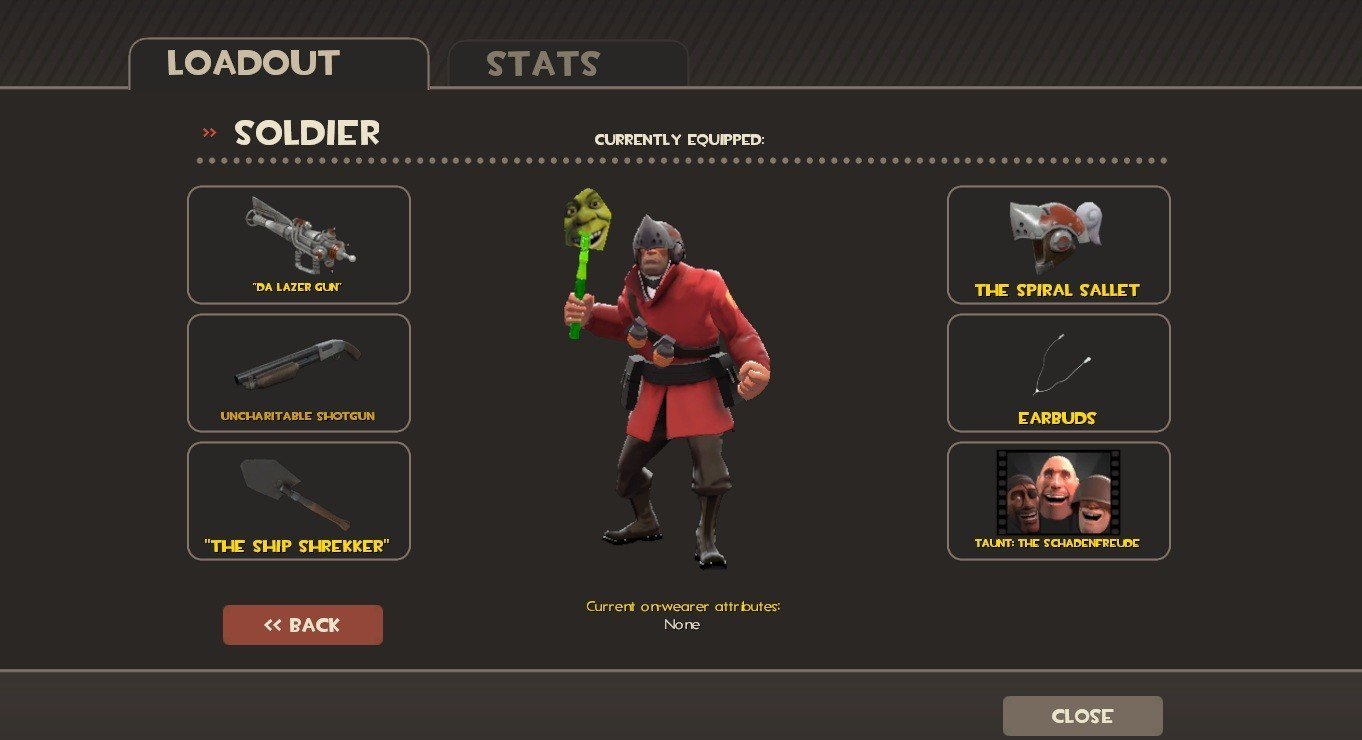Click the Earbuds cosmetic slot
The width and height of the screenshot is (1362, 740).
(1058, 373)
